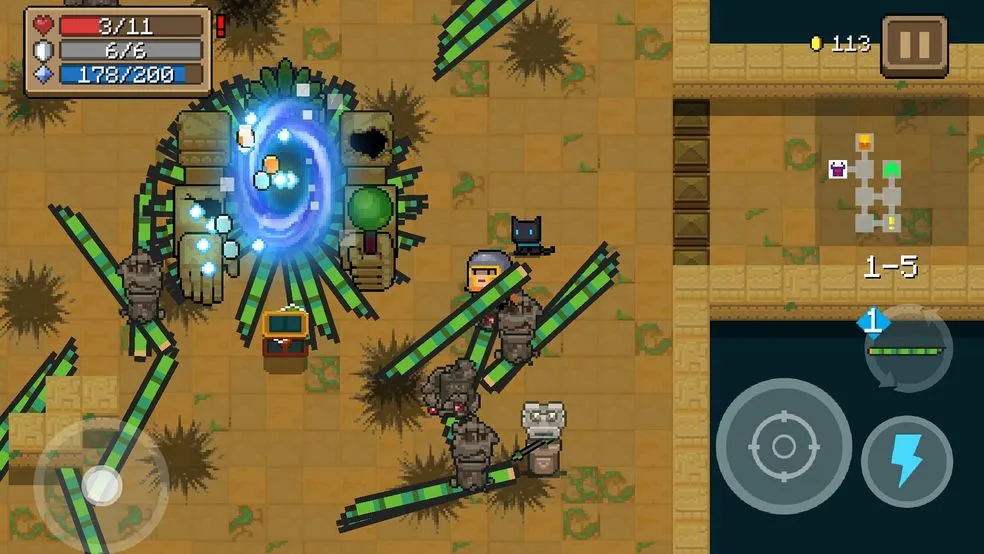
Task: Switch weapon with the bamboo staff button
Action: (907, 349)
